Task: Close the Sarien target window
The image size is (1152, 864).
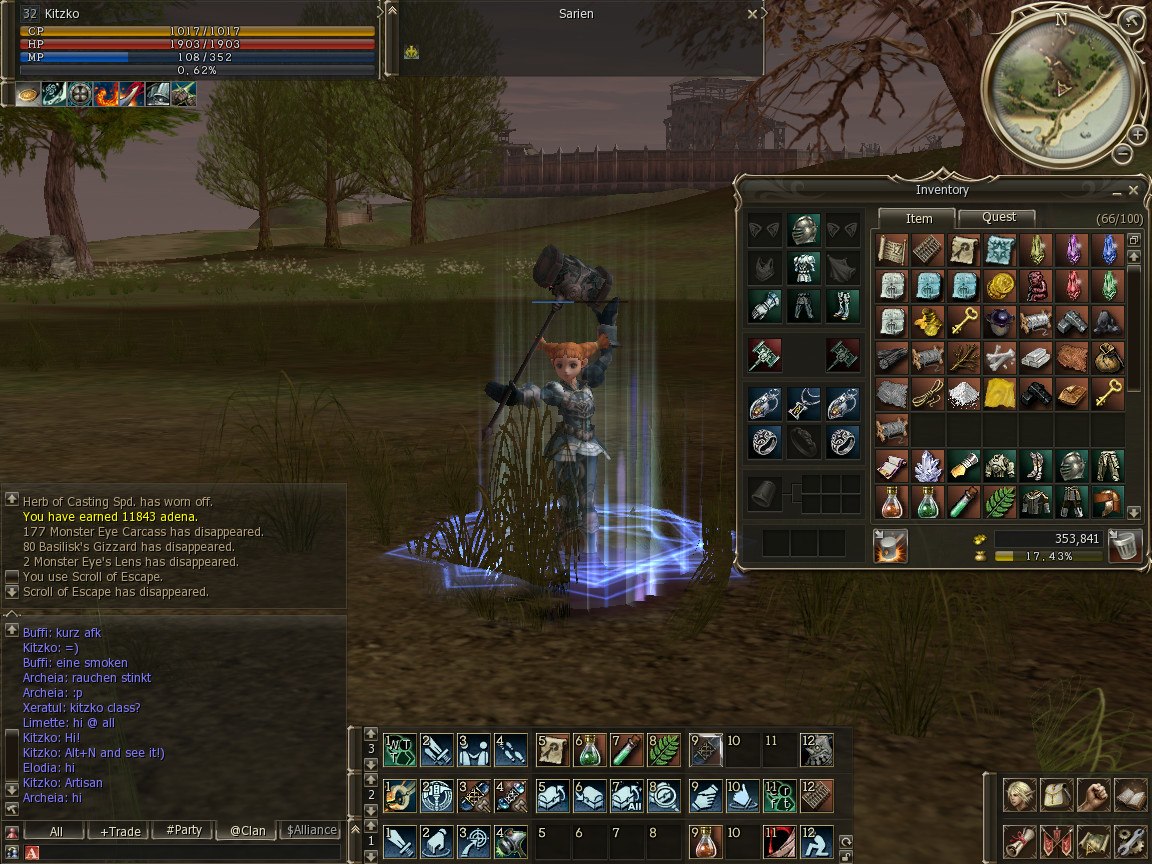Action: click(752, 15)
